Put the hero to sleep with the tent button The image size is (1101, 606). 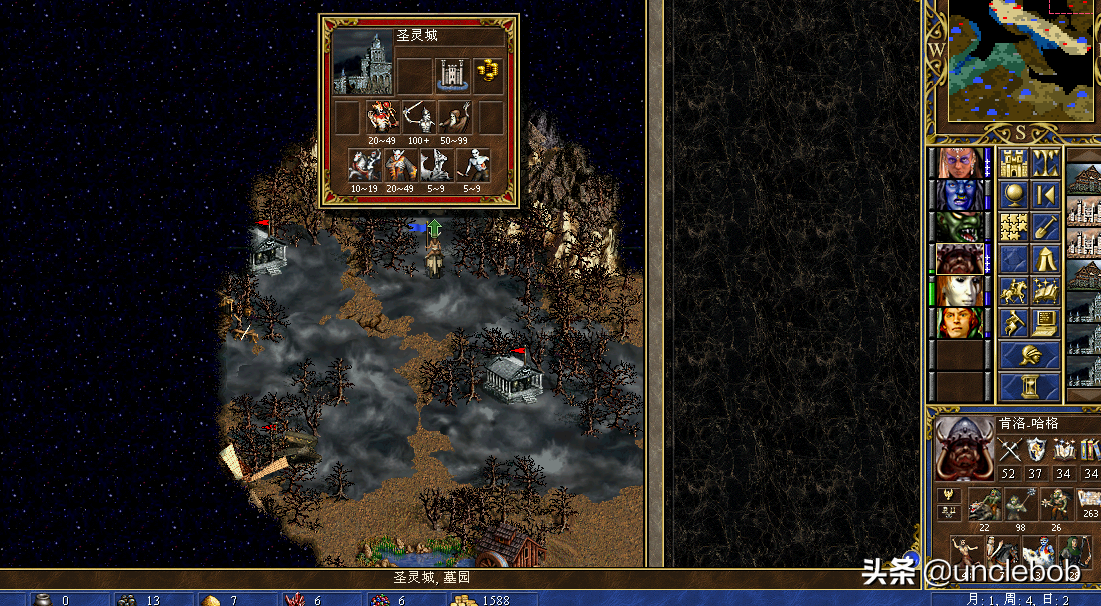tap(1046, 259)
